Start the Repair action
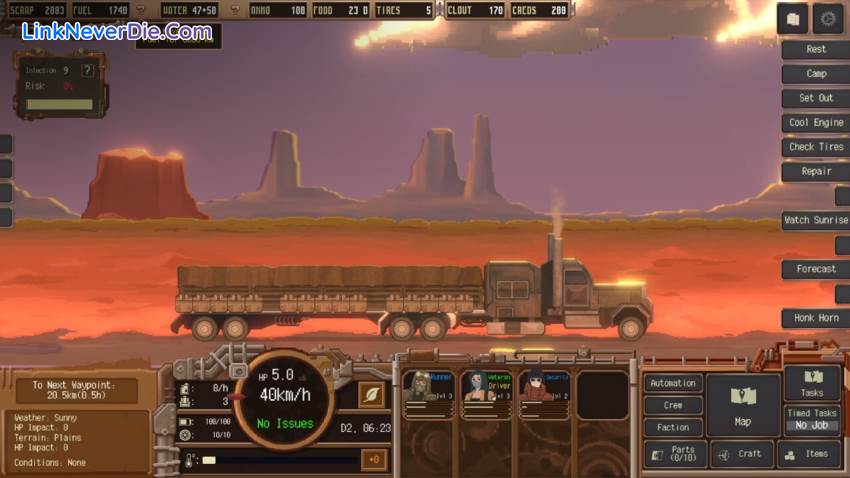This screenshot has width=850, height=478. (x=816, y=171)
